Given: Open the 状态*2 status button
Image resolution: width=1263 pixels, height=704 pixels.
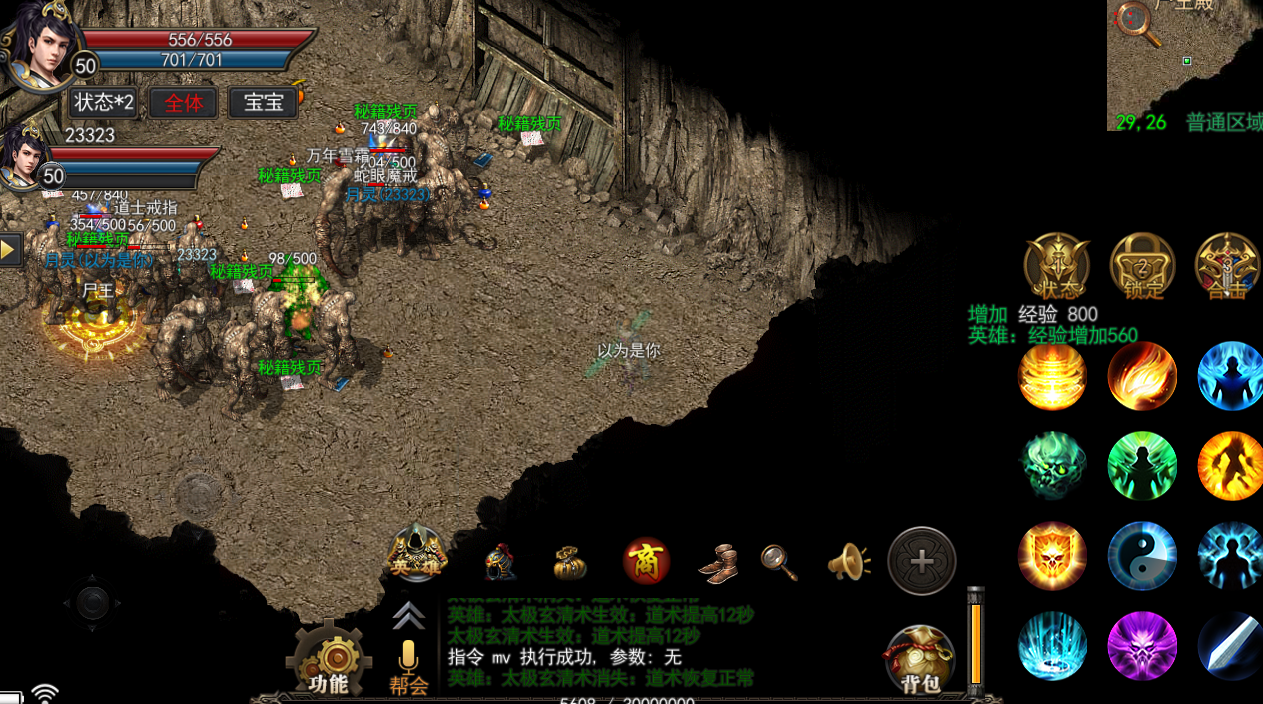Looking at the screenshot, I should pyautogui.click(x=104, y=102).
